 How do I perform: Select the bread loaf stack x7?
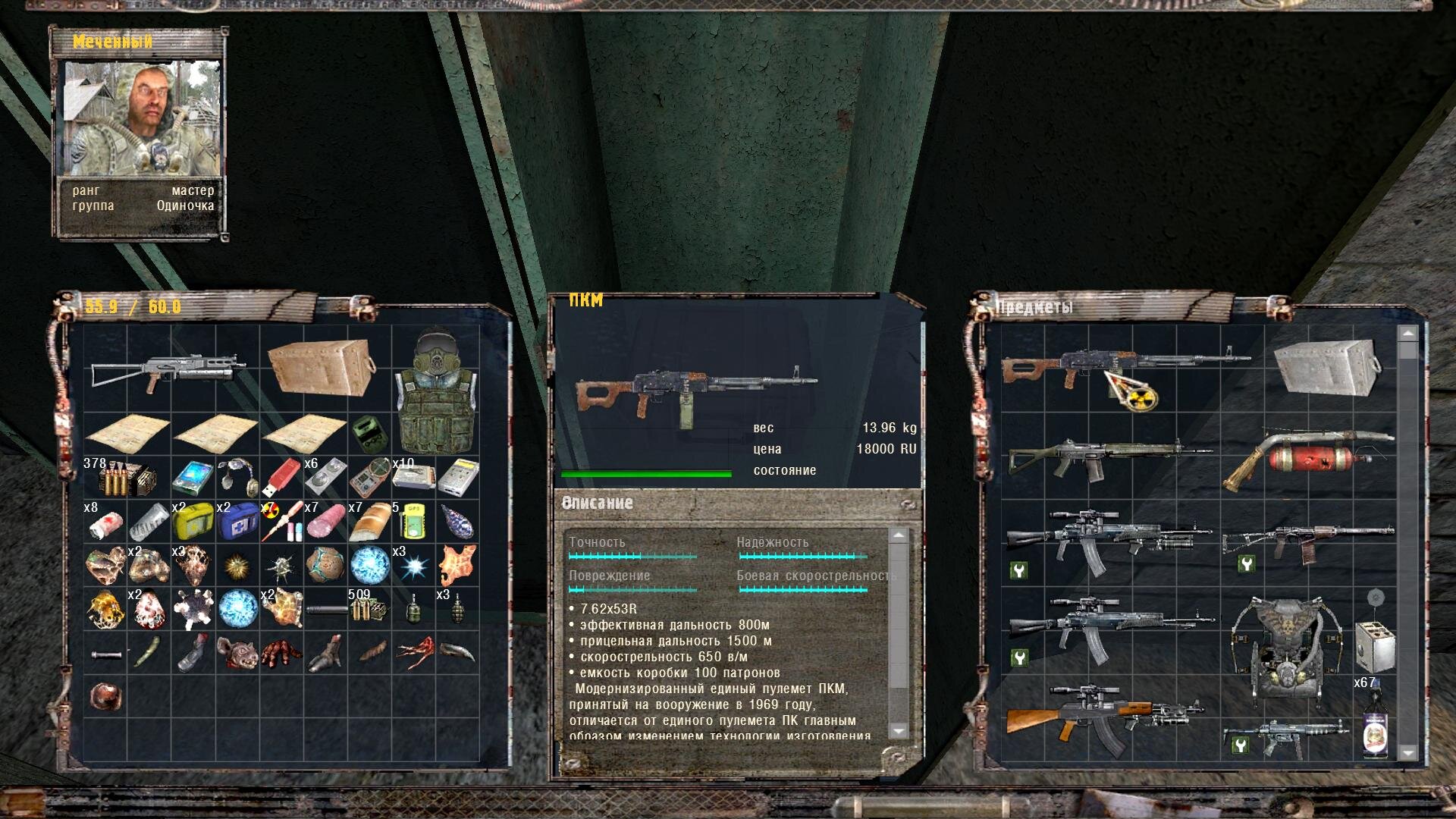coord(369,522)
